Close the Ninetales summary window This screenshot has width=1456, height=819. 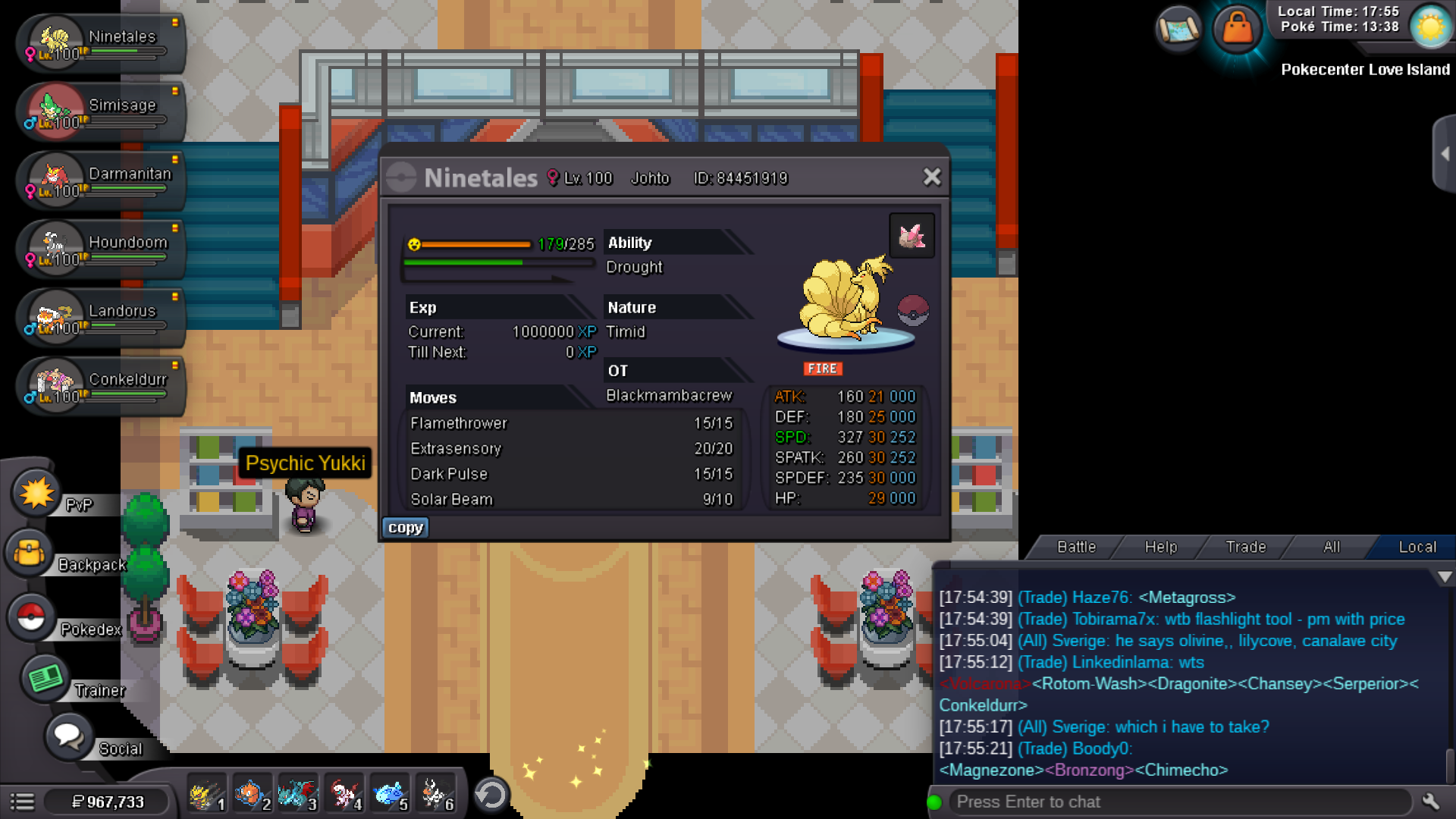point(932,177)
